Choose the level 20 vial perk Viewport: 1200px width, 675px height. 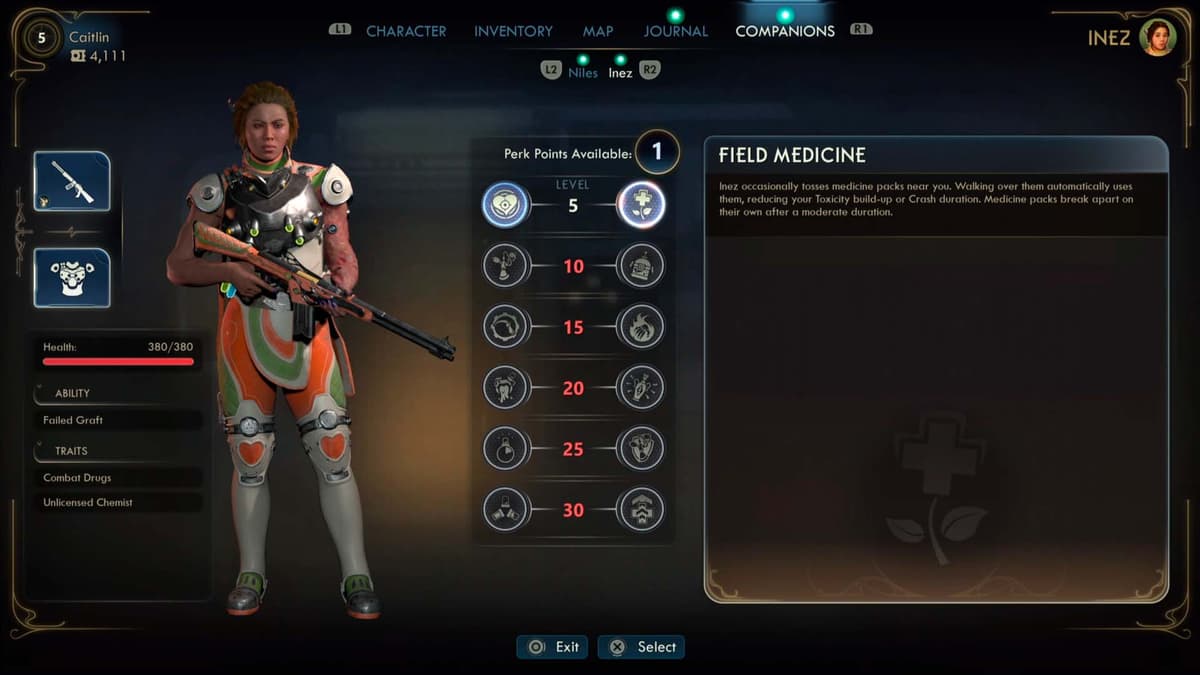[x=641, y=387]
